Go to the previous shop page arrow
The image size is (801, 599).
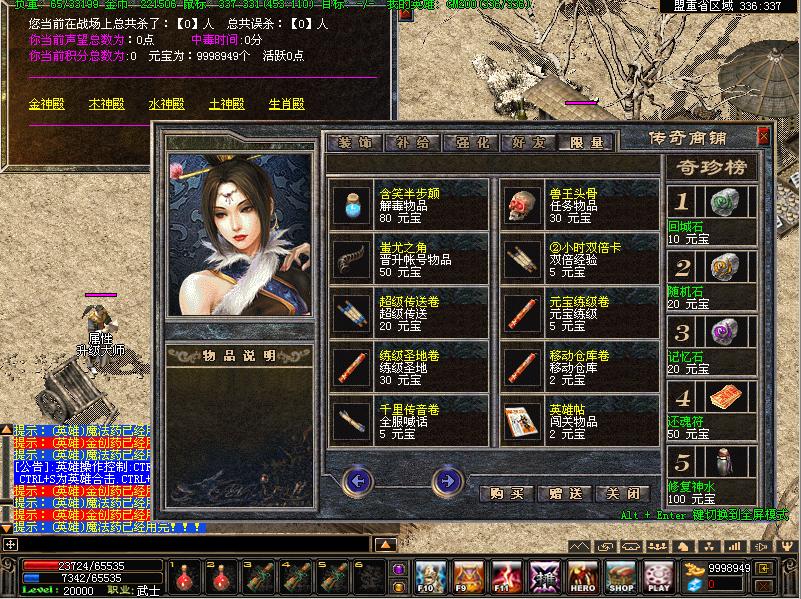click(357, 482)
